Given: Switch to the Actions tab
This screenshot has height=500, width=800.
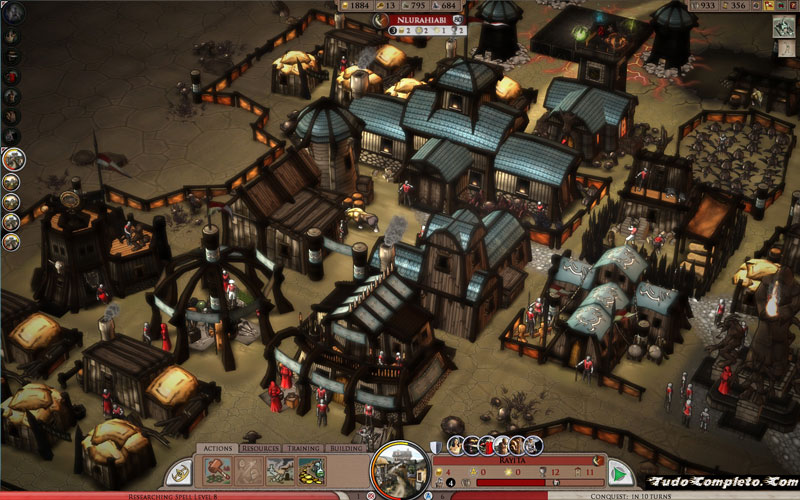Looking at the screenshot, I should [x=218, y=449].
